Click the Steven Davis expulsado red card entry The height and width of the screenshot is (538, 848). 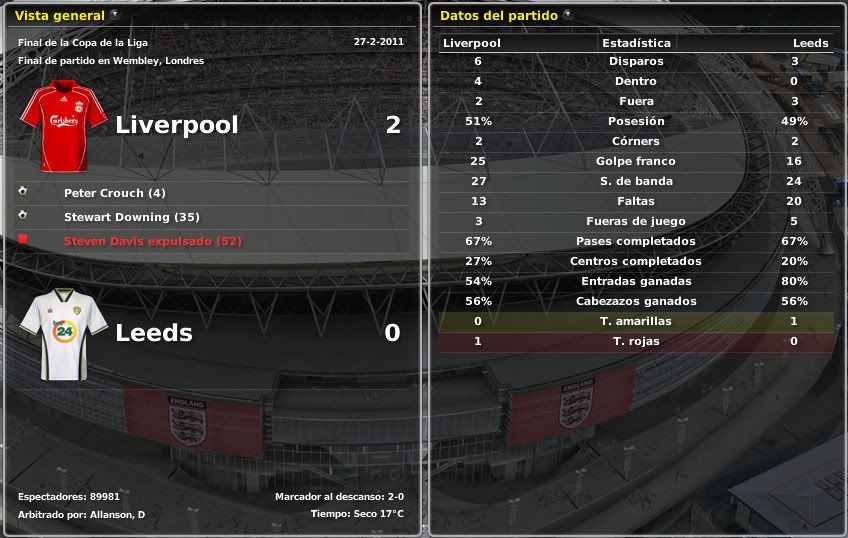(152, 241)
